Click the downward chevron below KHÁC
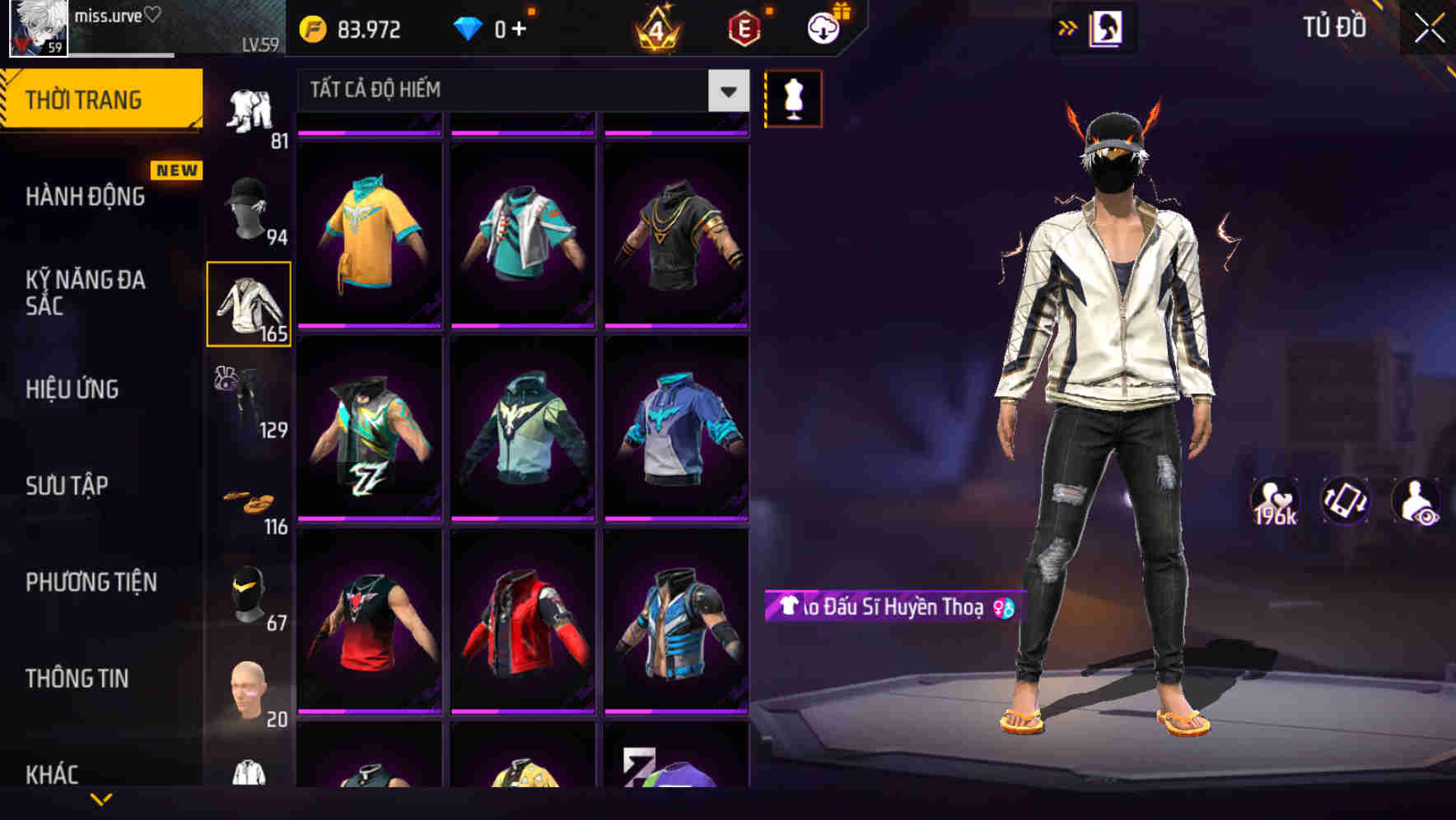This screenshot has width=1456, height=820. coord(102,799)
